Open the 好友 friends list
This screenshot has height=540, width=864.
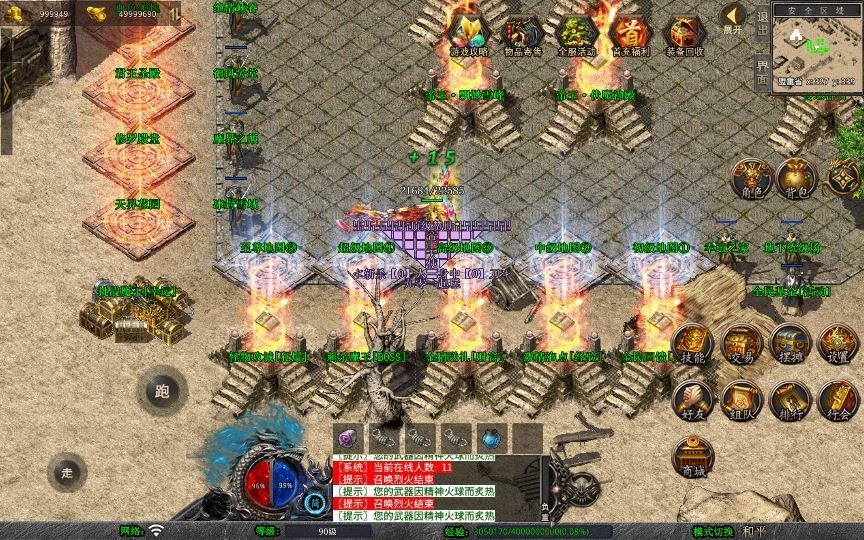[692, 400]
